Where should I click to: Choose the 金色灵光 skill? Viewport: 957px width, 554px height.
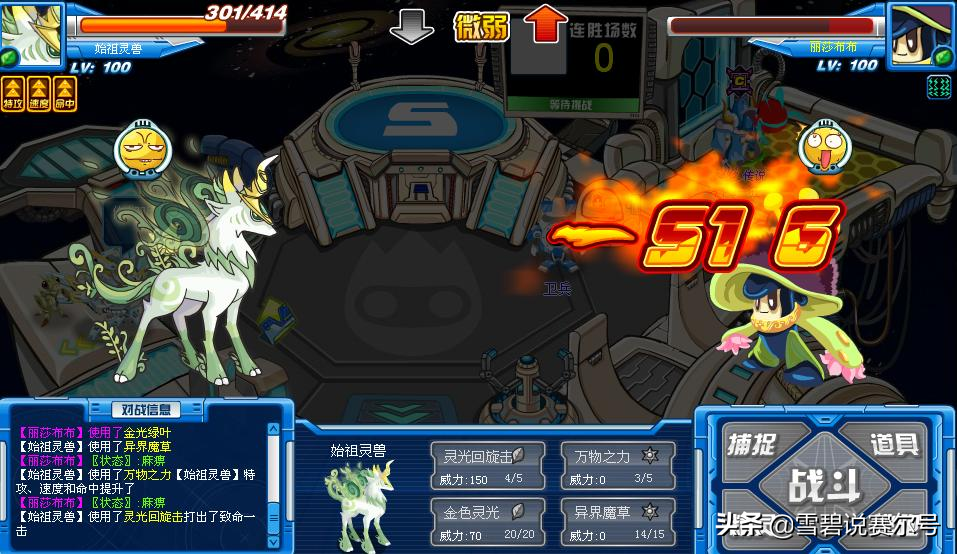click(488, 521)
